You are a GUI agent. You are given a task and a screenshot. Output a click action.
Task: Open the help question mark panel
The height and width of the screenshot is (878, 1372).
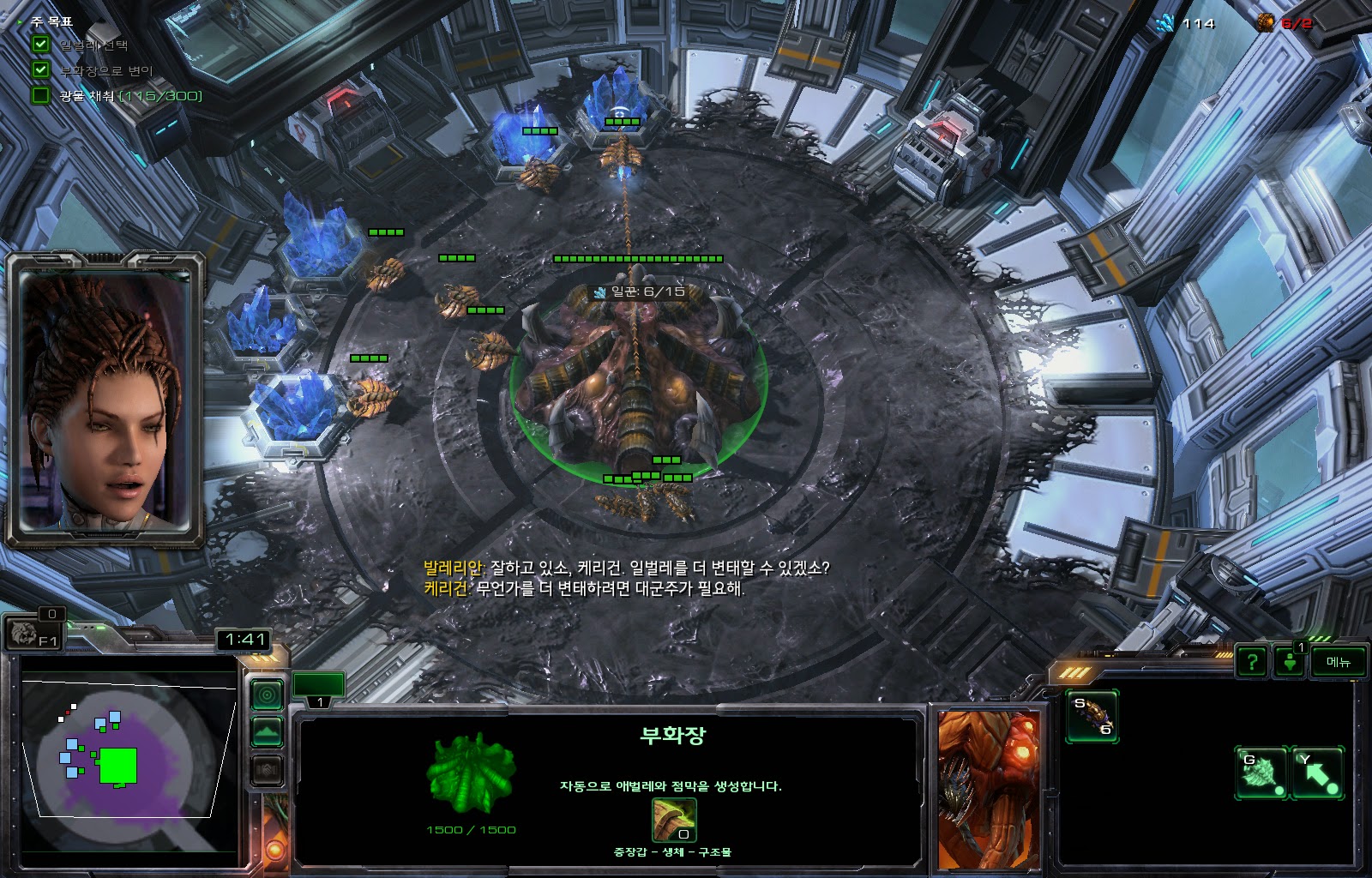[1252, 661]
